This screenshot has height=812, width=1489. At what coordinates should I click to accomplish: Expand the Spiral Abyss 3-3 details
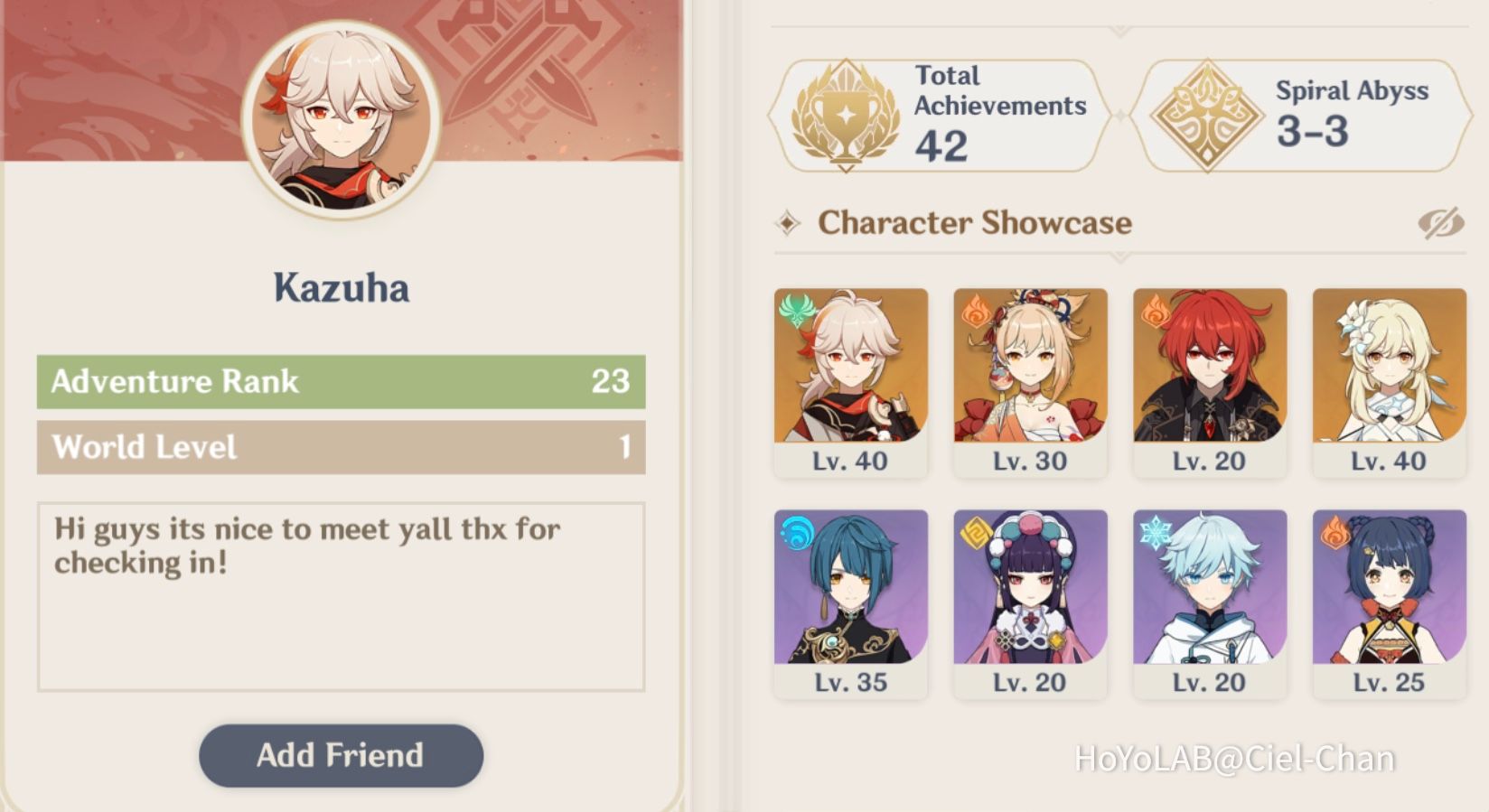click(x=1301, y=113)
